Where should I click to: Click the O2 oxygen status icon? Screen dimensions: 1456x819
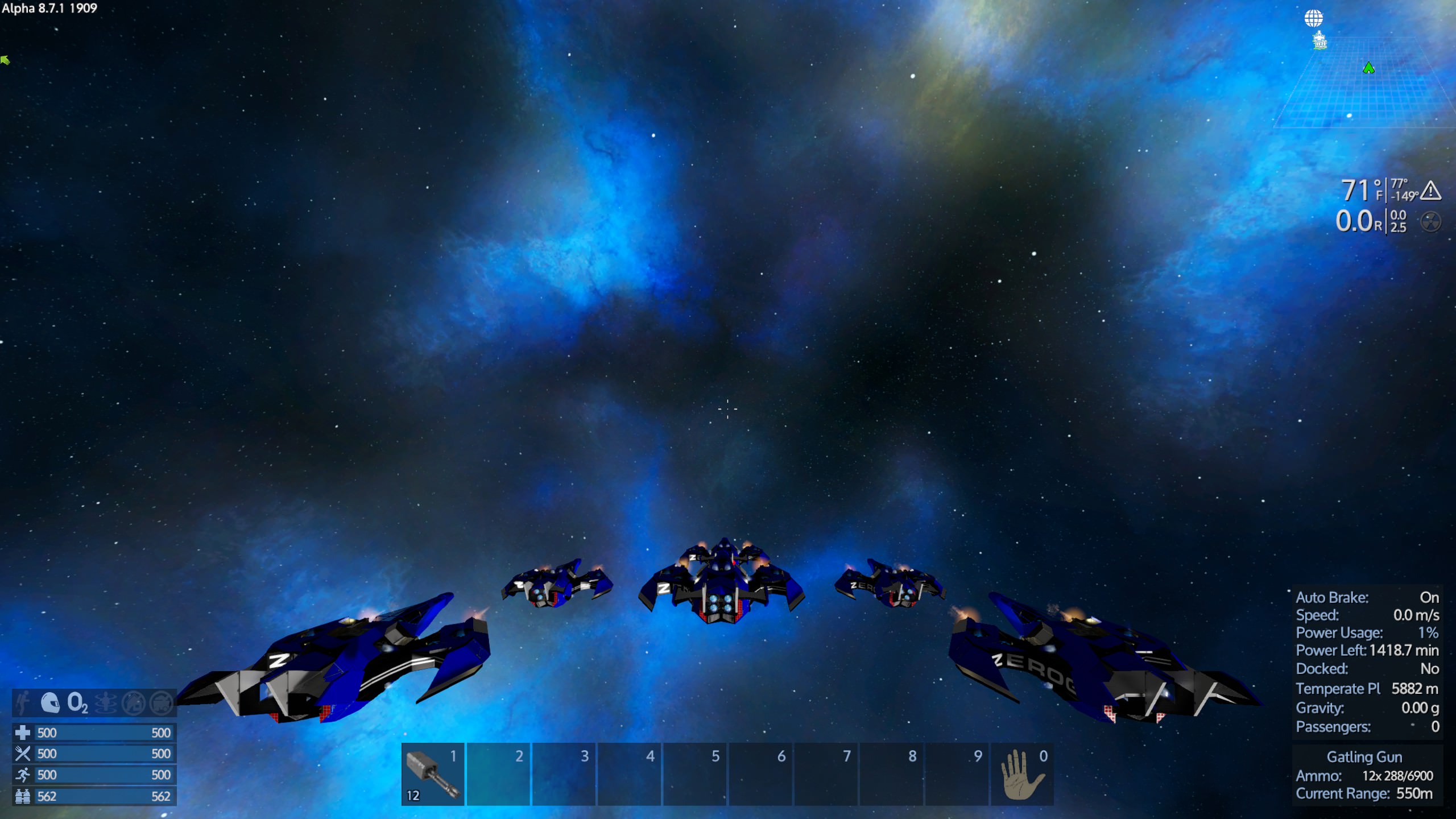pos(77,703)
